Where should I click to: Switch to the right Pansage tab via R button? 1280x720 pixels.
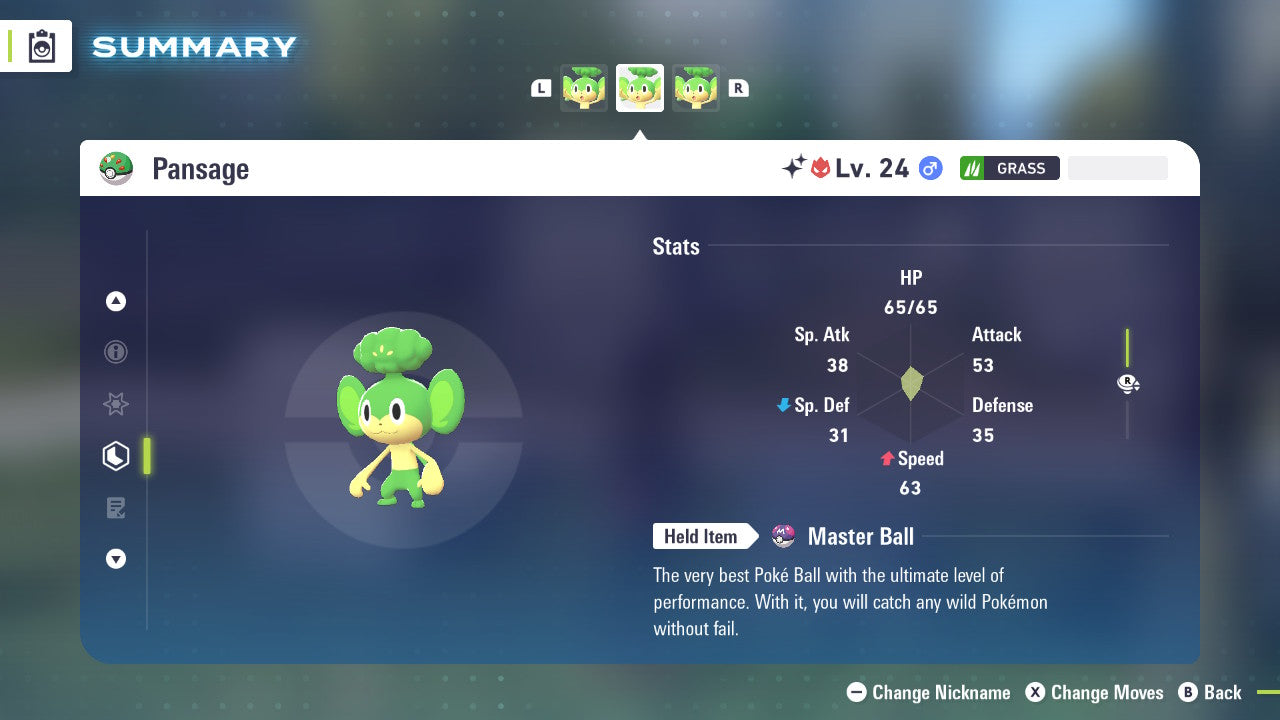pyautogui.click(x=738, y=88)
